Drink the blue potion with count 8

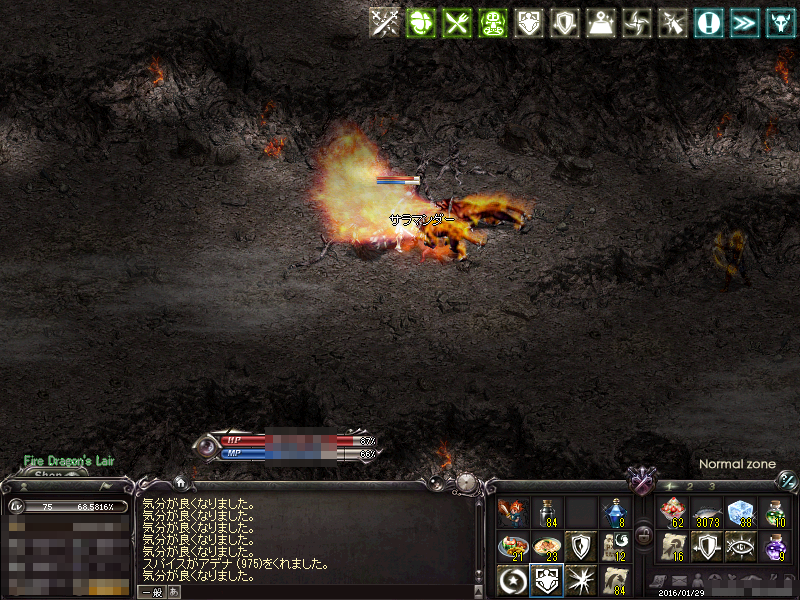614,514
